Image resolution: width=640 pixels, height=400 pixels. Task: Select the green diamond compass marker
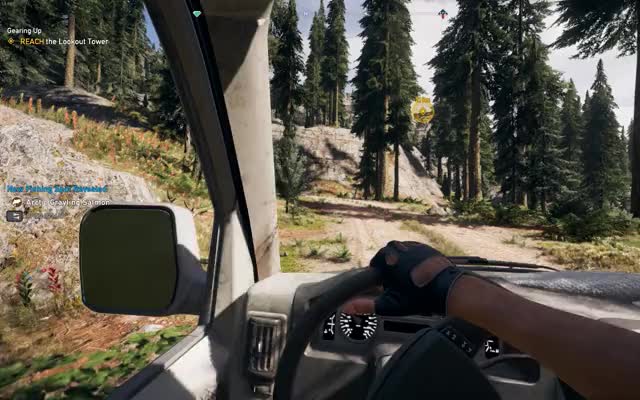[197, 14]
